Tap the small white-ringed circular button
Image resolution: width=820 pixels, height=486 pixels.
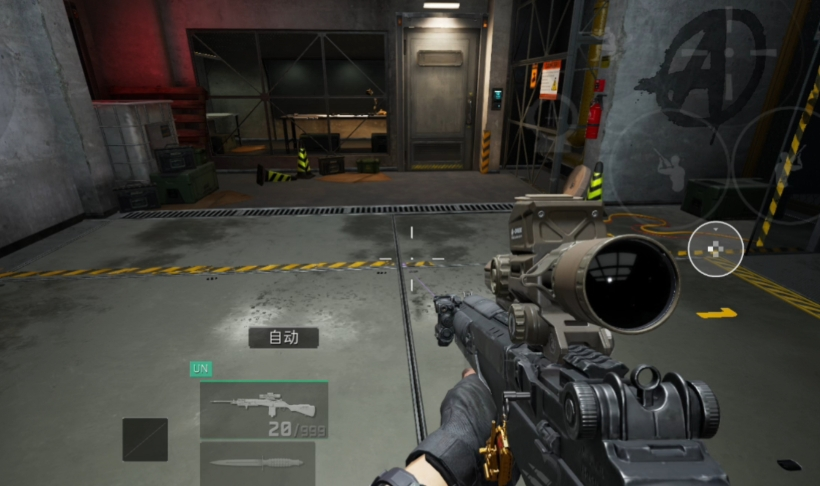point(716,248)
